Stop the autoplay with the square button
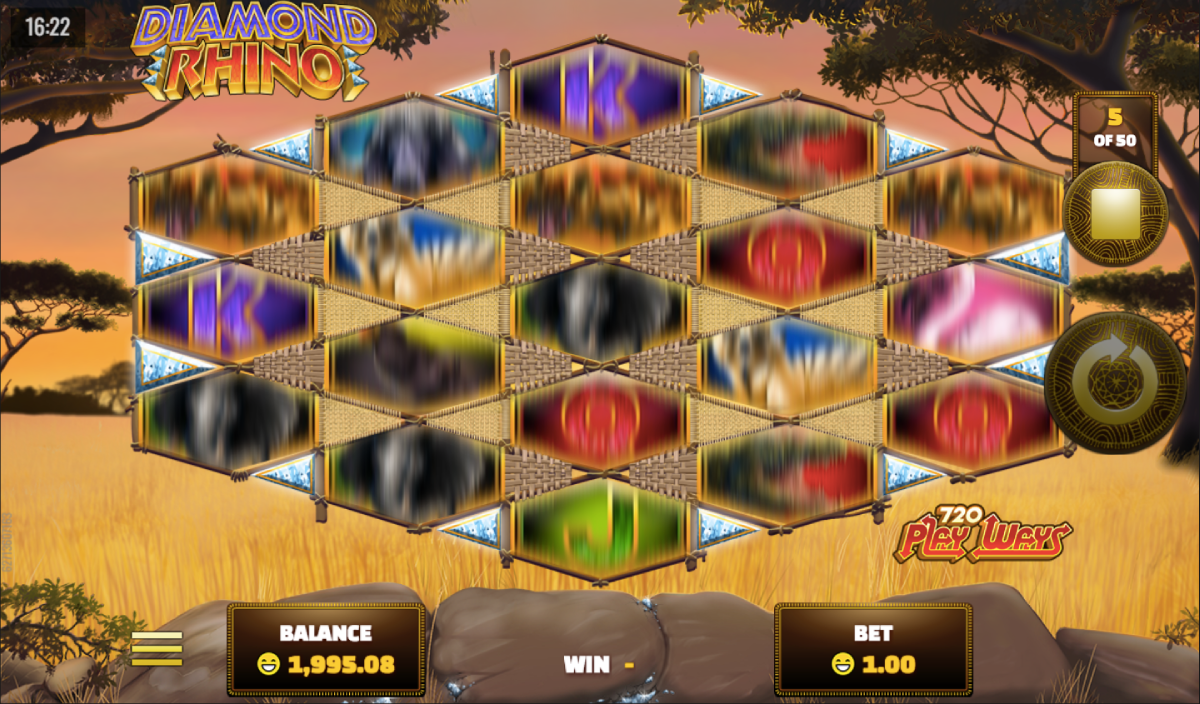Screen dimensions: 1200x704 (1113, 215)
